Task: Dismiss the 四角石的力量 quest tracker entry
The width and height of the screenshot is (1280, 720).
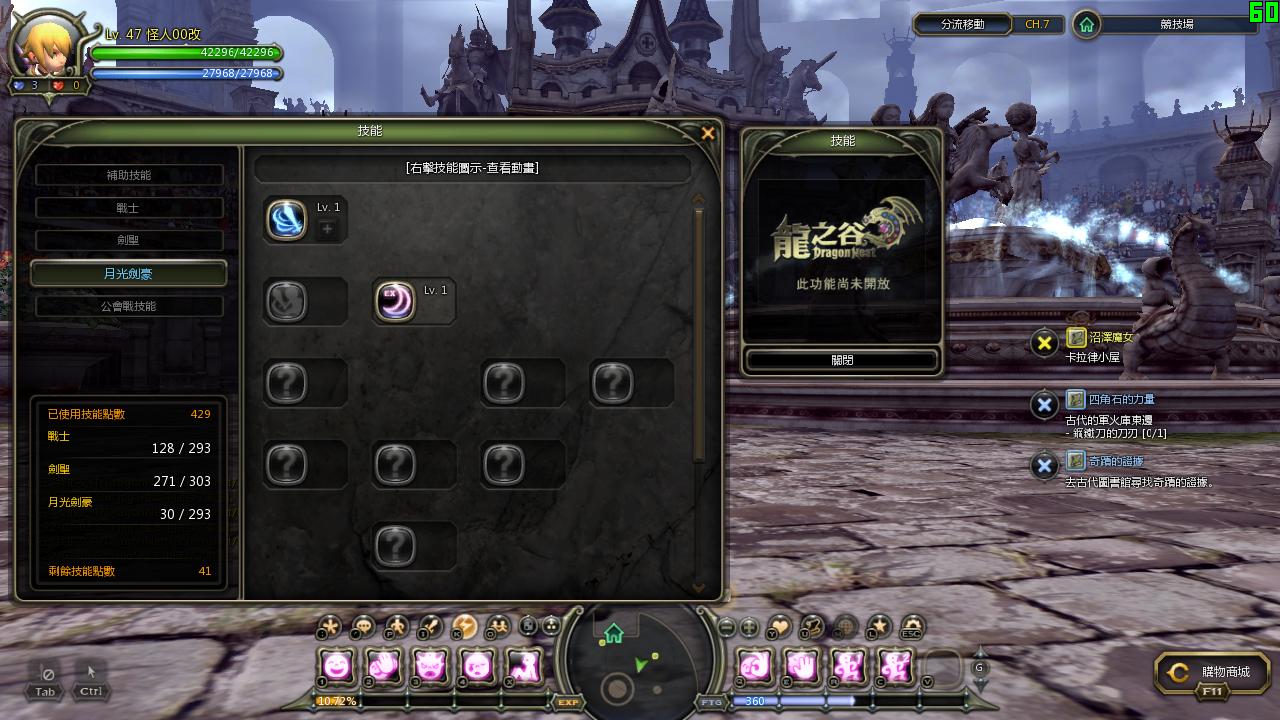Action: [1044, 405]
